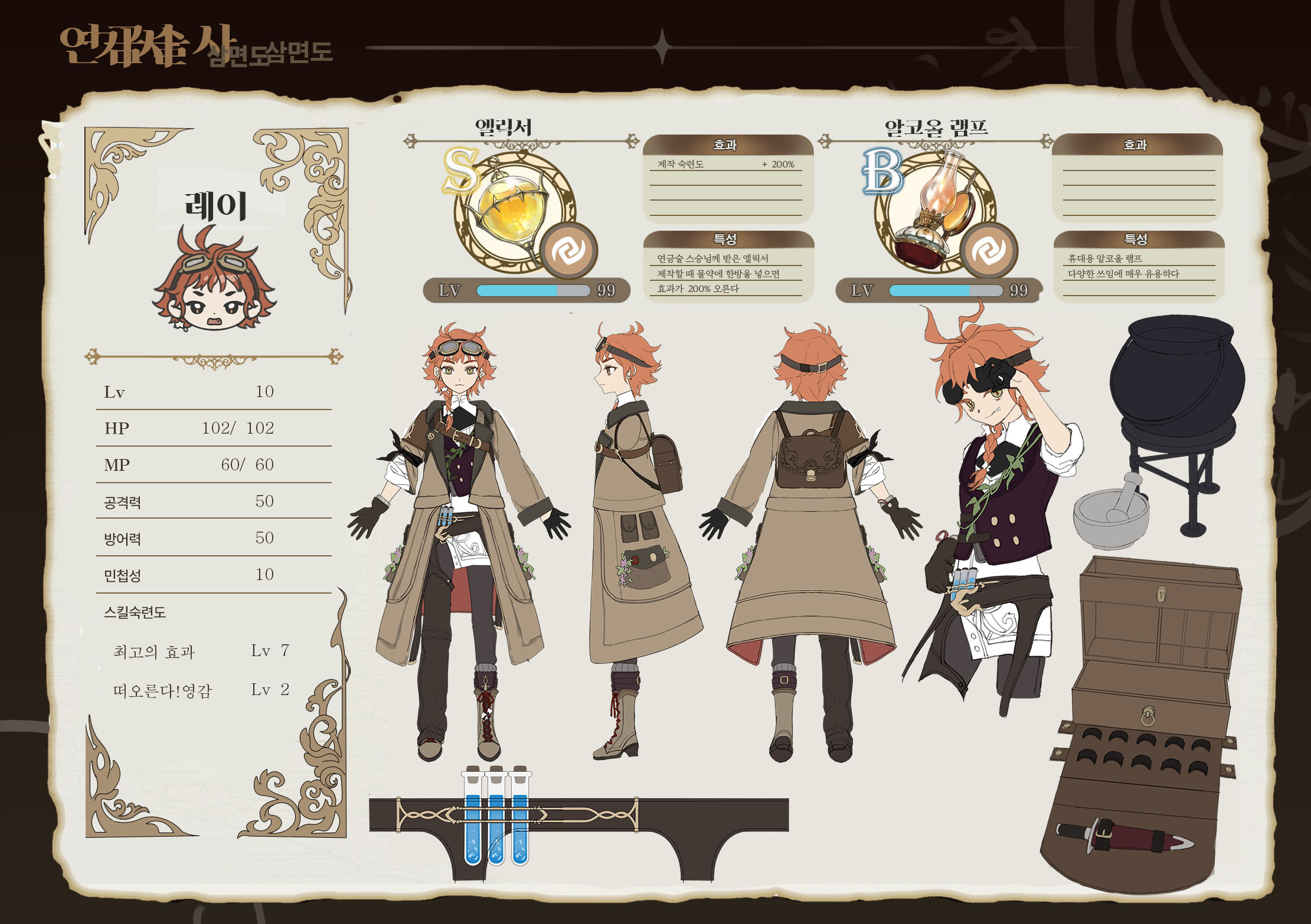This screenshot has height=924, width=1311.
Task: Select the 떠오른다!영감 skill row
Action: pyautogui.click(x=201, y=690)
